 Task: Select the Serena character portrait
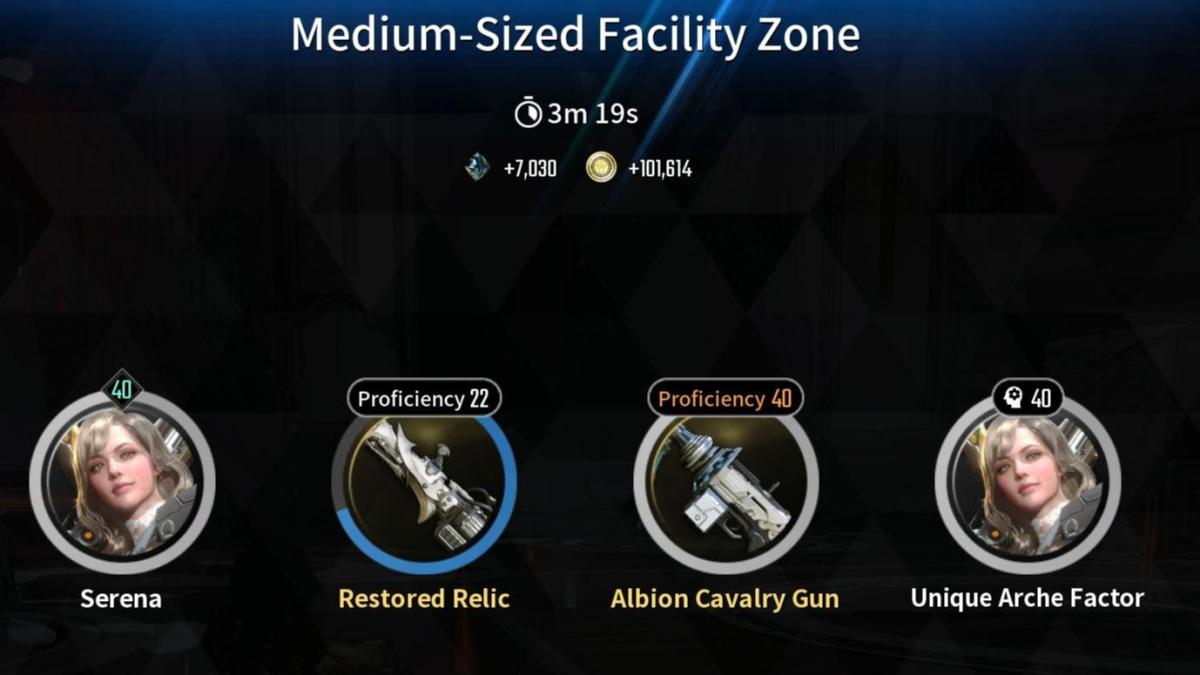click(x=122, y=483)
